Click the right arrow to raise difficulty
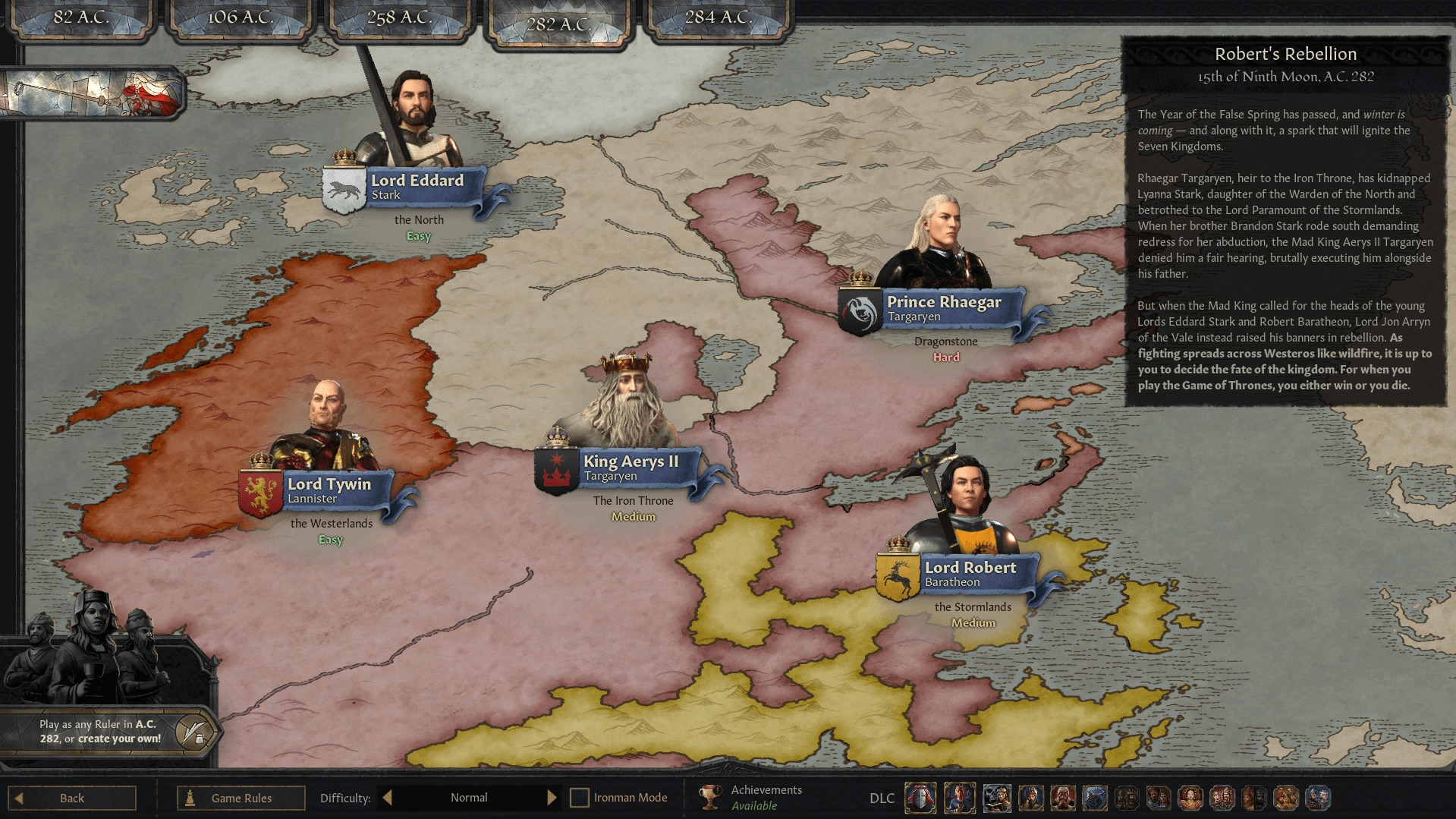The width and height of the screenshot is (1456, 819). (552, 797)
